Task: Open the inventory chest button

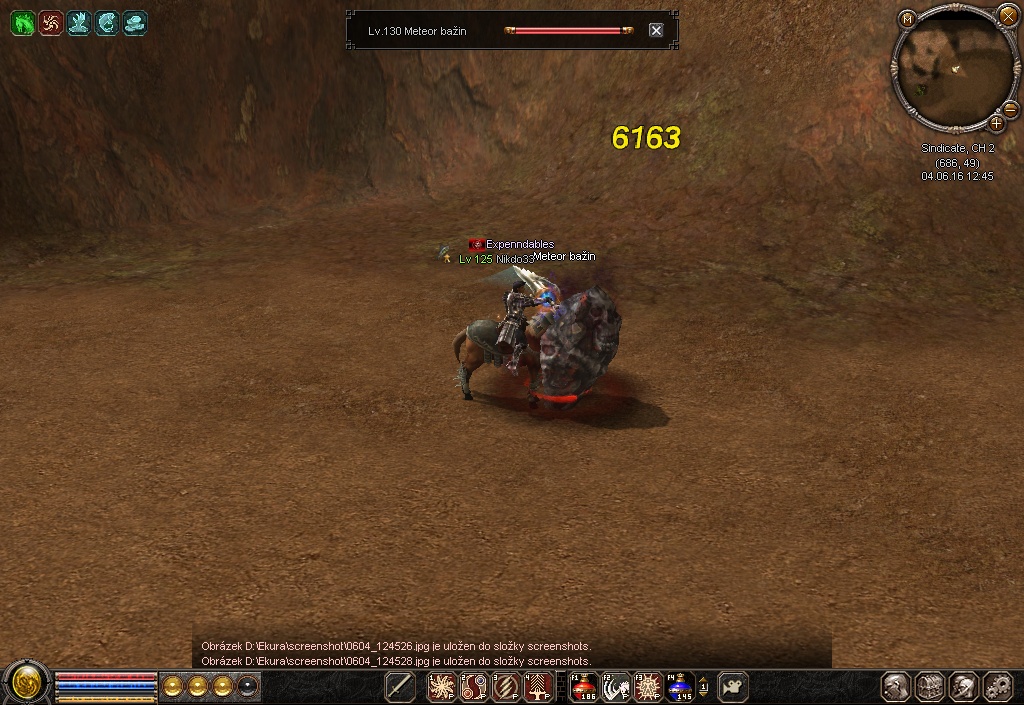Action: (930, 687)
